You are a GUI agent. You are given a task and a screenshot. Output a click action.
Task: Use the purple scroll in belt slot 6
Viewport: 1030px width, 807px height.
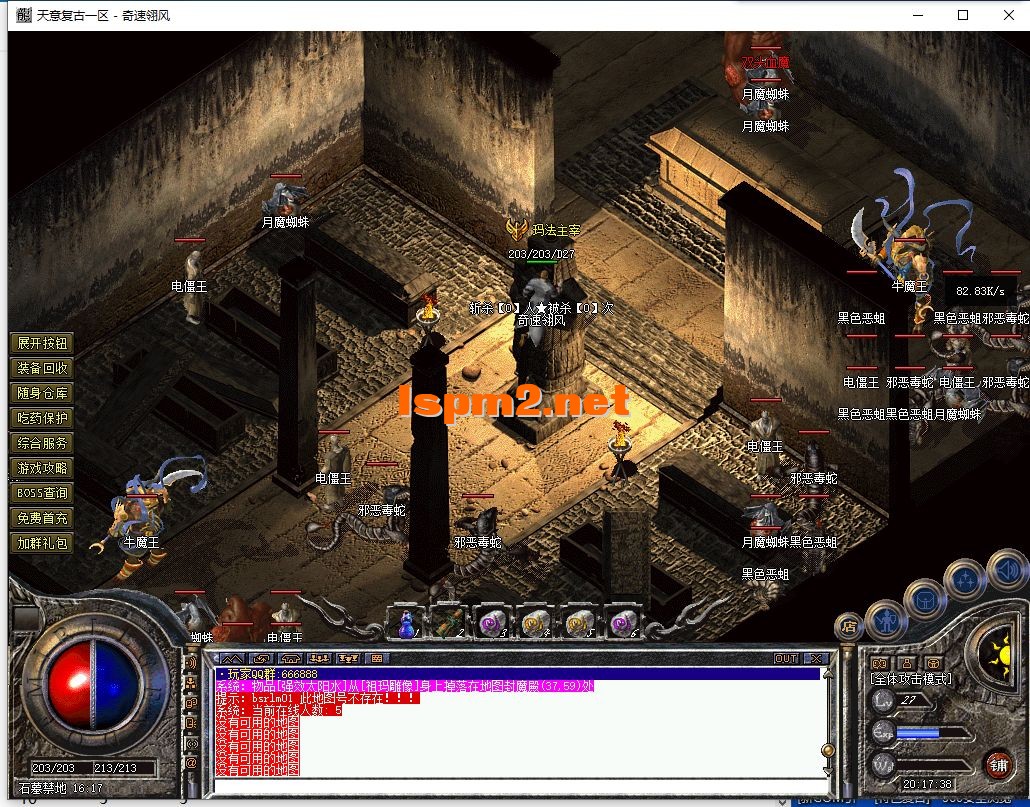click(621, 623)
